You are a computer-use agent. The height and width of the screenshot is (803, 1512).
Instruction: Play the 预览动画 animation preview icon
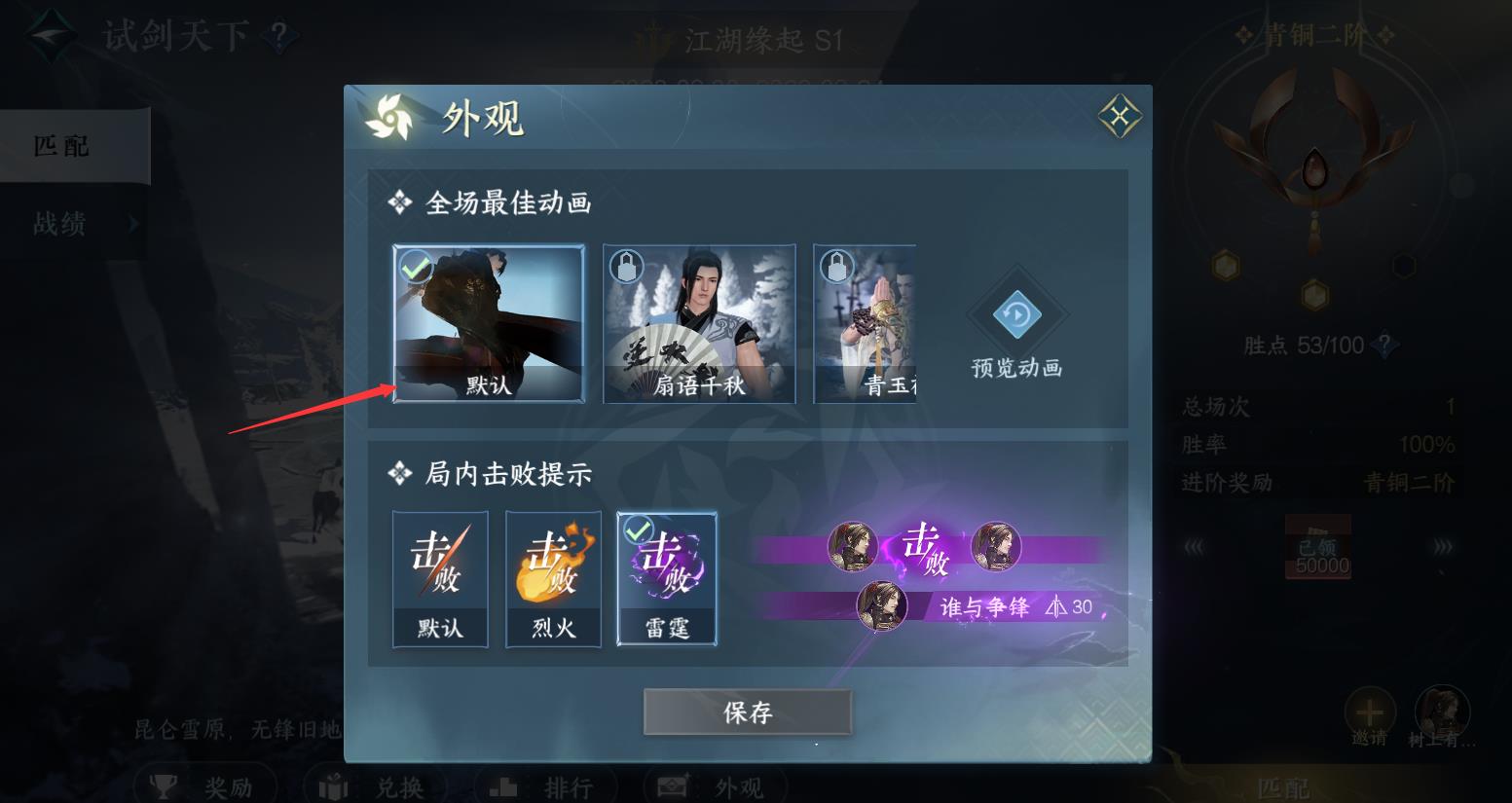(1016, 314)
